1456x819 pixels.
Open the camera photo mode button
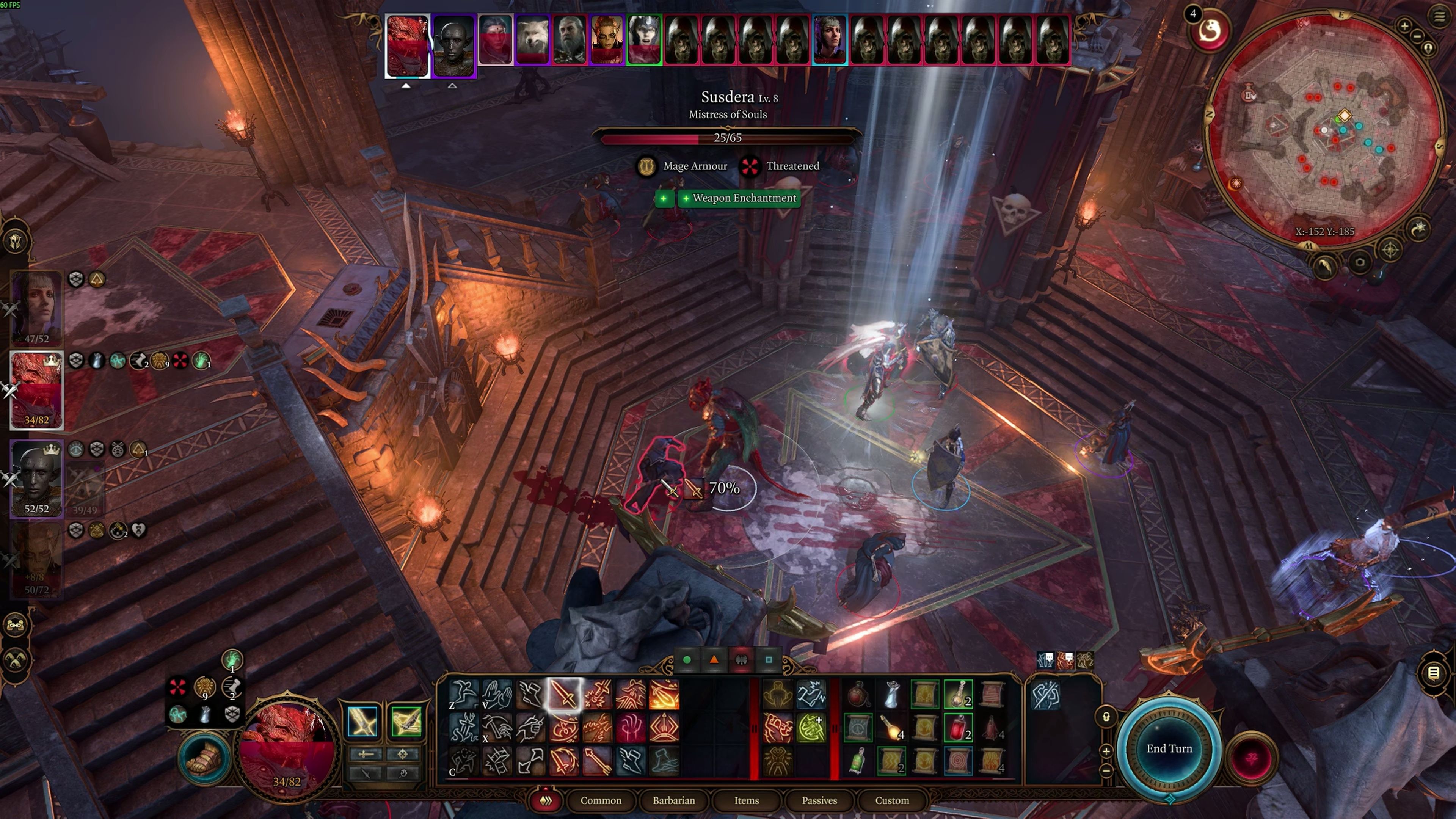coord(1360,262)
